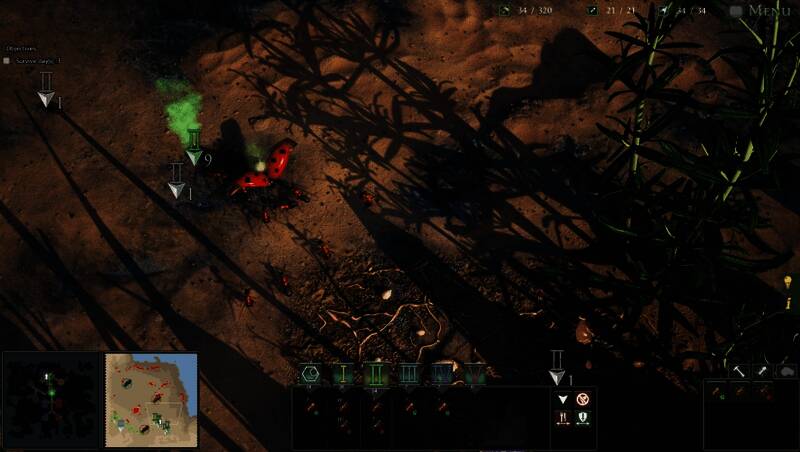Click the yellow lightbulb hint icon
The image size is (800, 452).
788,282
